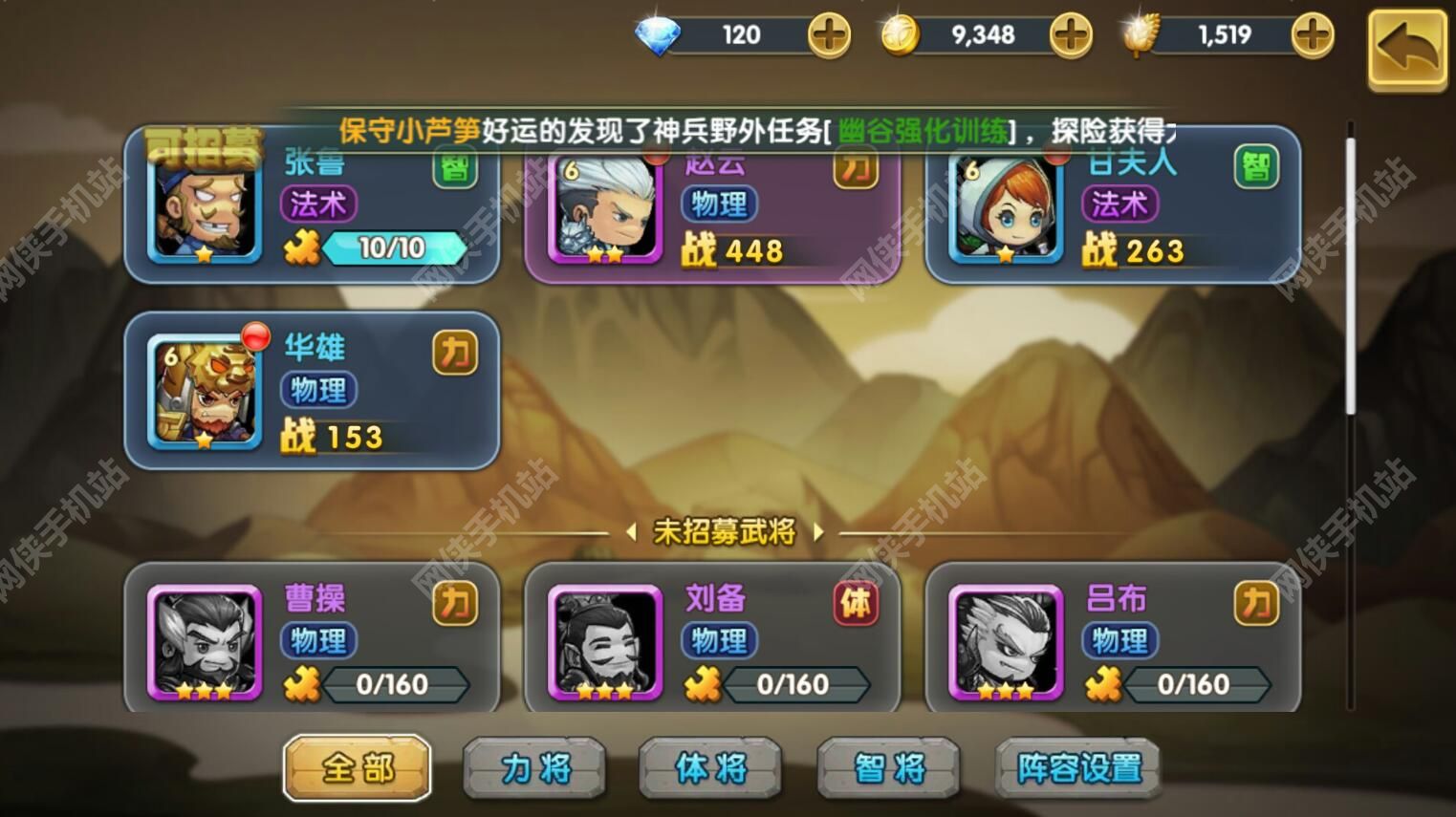The width and height of the screenshot is (1456, 817).
Task: Open the 智将 category tab
Action: [x=888, y=767]
